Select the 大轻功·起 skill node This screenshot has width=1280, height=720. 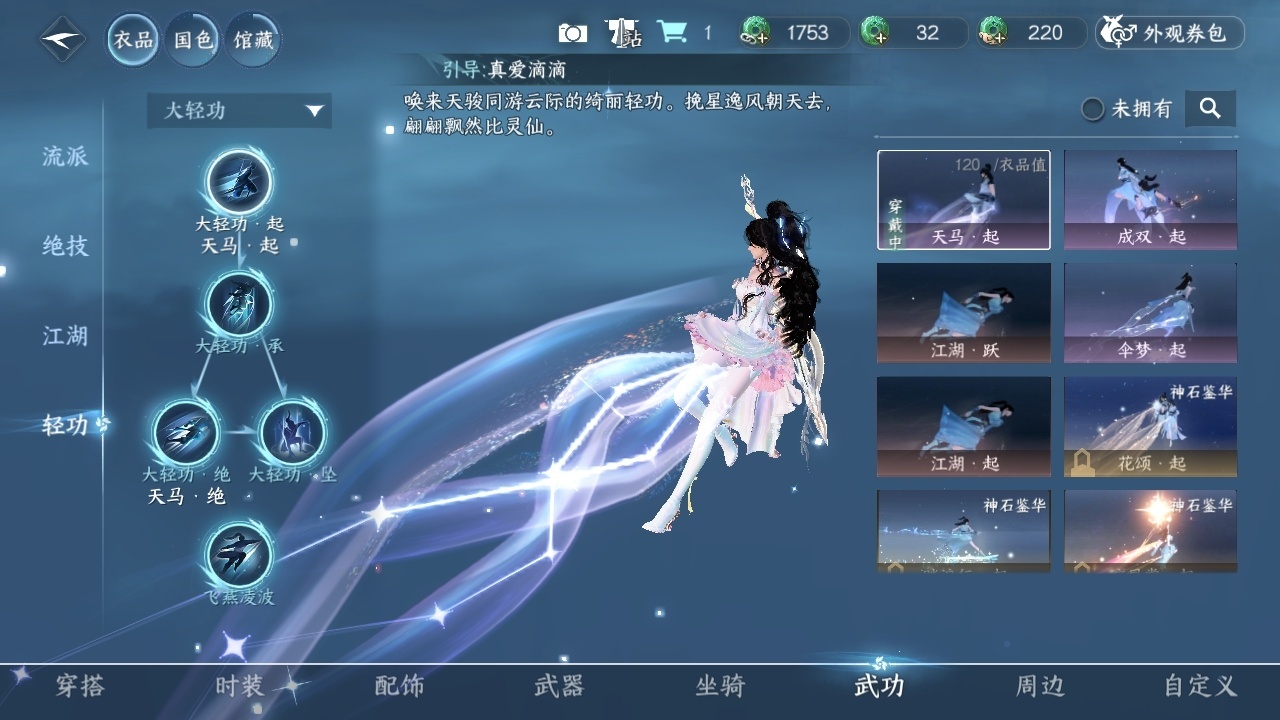[x=239, y=183]
